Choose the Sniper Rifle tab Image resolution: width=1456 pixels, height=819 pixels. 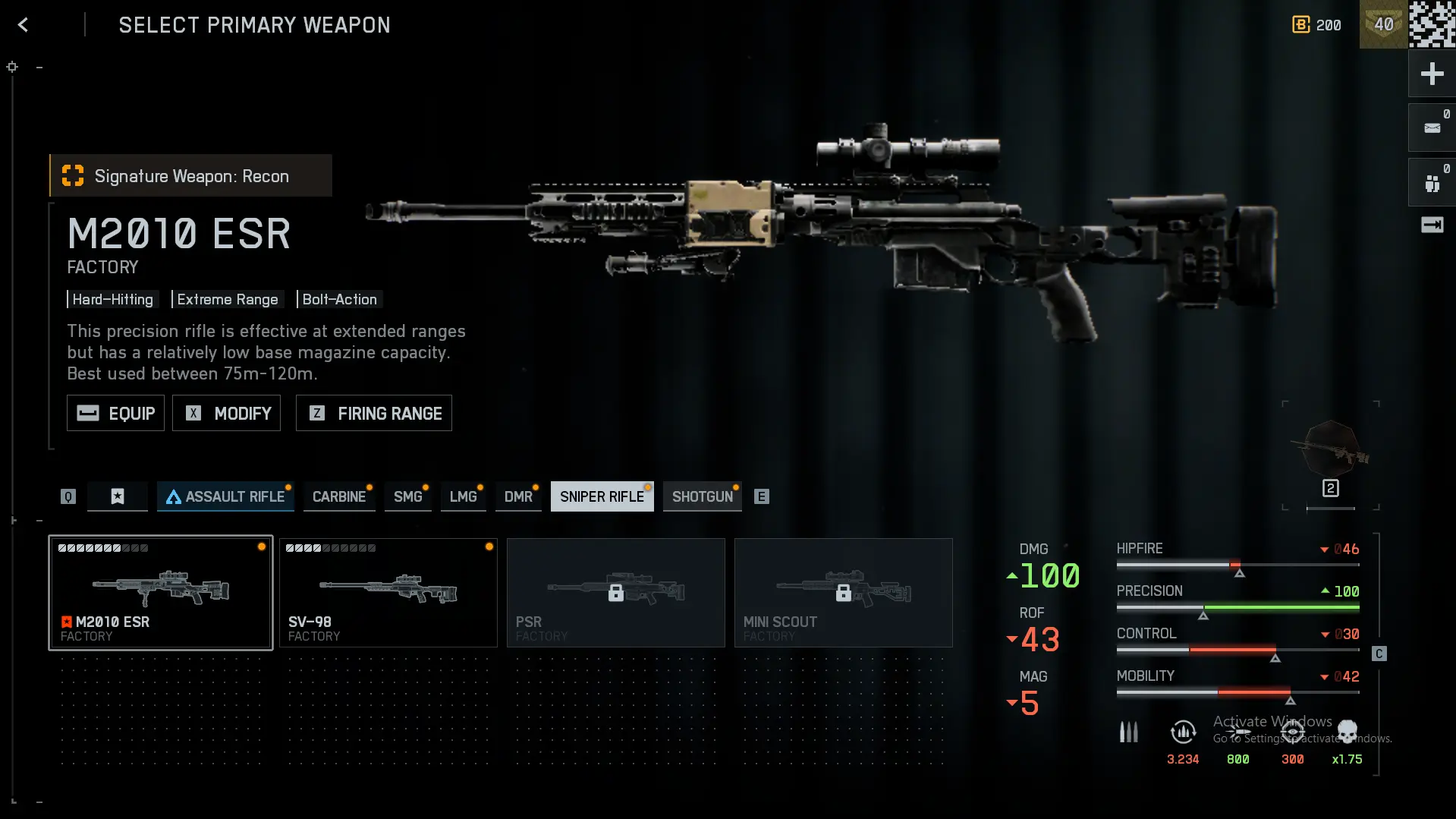(602, 496)
